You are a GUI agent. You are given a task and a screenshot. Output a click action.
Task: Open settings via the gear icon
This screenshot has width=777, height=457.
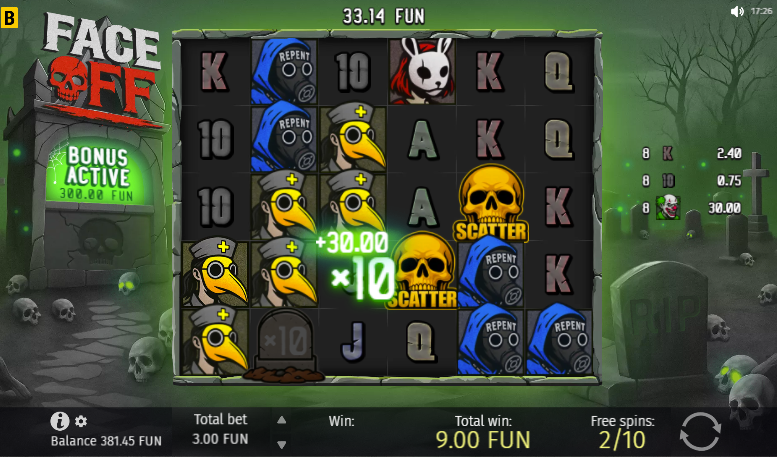[x=81, y=421]
